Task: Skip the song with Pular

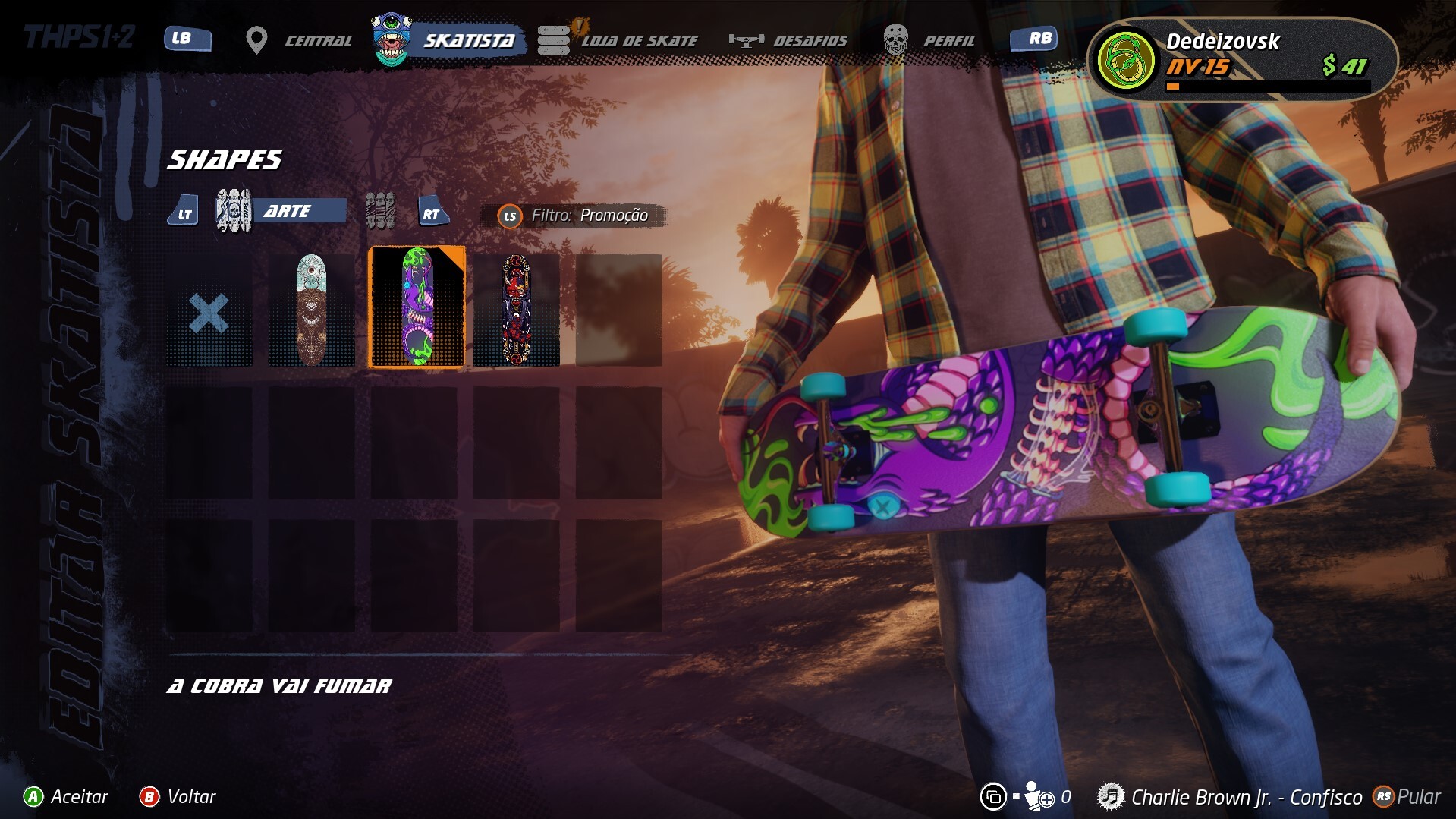Action: [1407, 796]
